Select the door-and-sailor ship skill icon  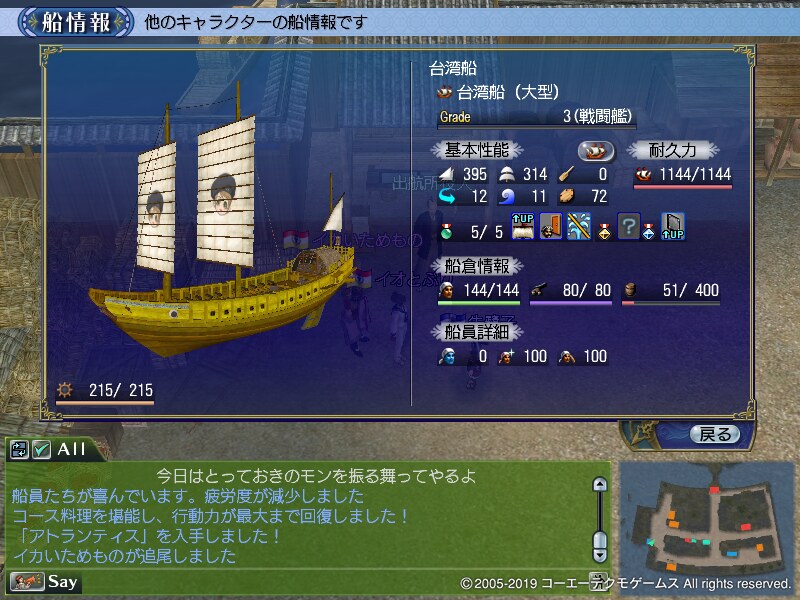tap(550, 227)
